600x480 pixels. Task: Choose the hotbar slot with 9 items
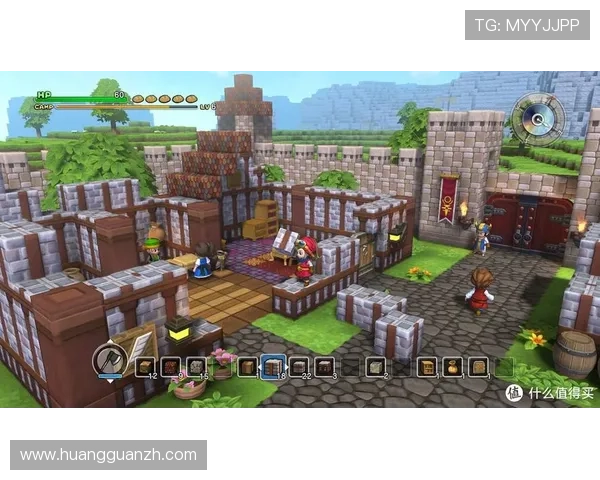(170, 367)
